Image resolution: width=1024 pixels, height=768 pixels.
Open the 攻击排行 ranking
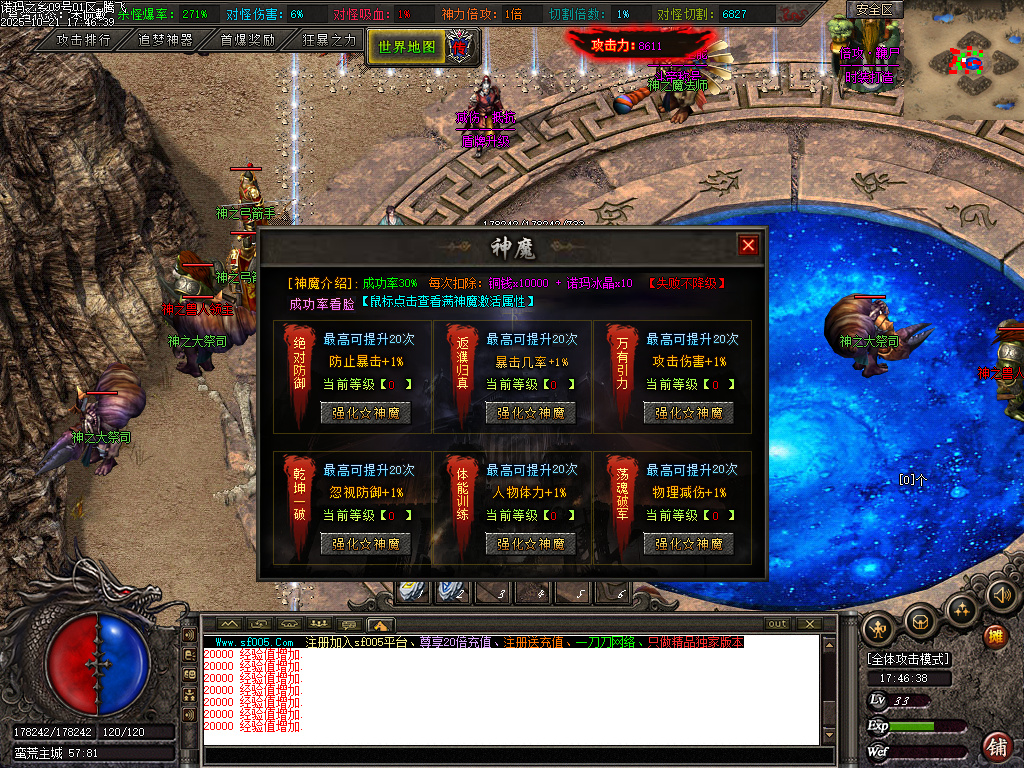(83, 41)
